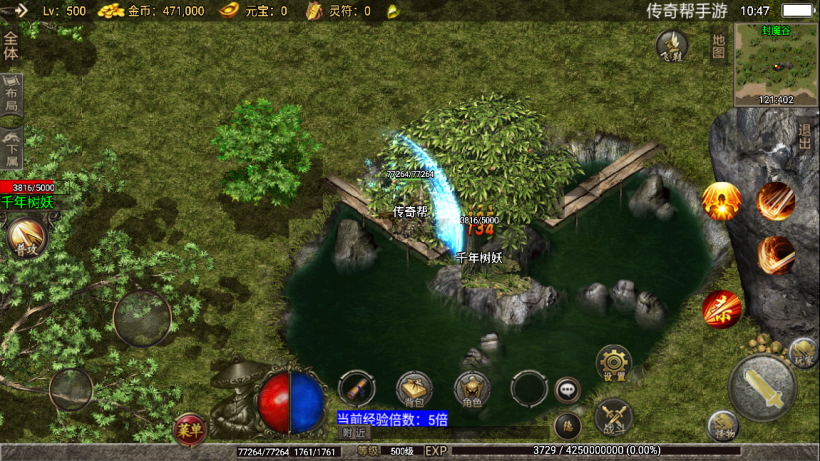Open the 设置 settings gear
The width and height of the screenshot is (820, 461).
613,362
